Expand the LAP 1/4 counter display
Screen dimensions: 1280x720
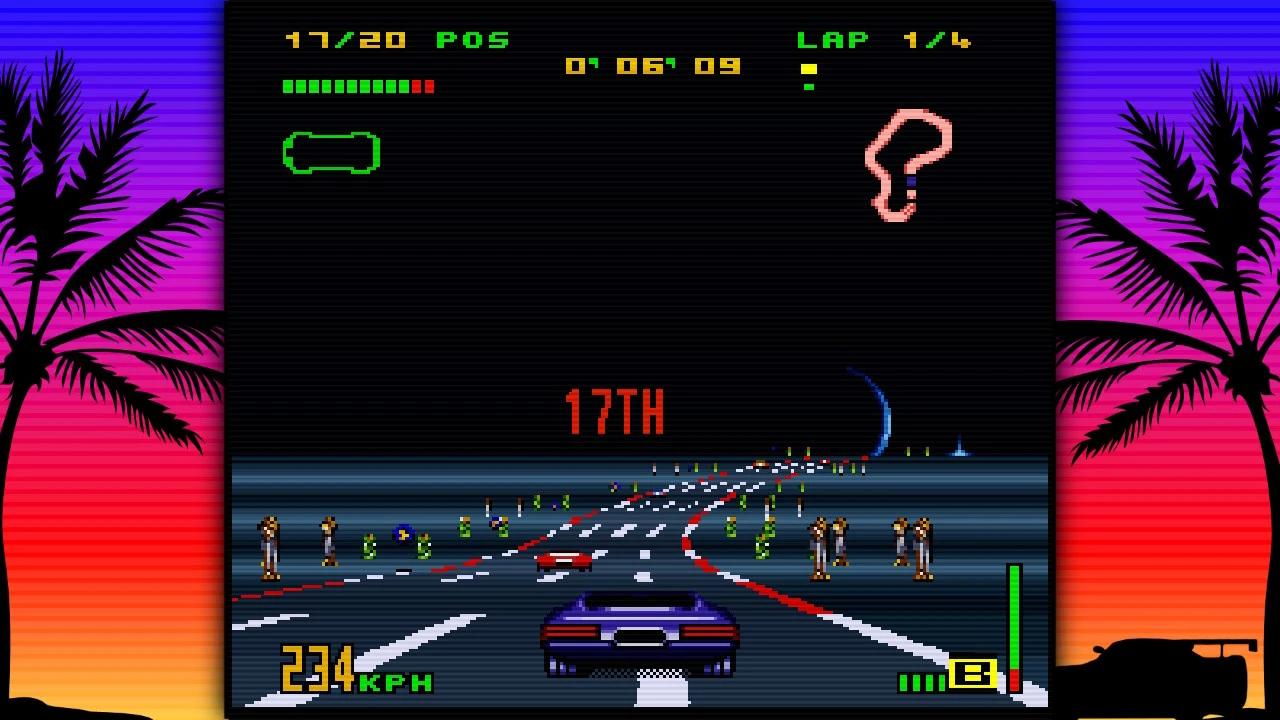point(884,40)
